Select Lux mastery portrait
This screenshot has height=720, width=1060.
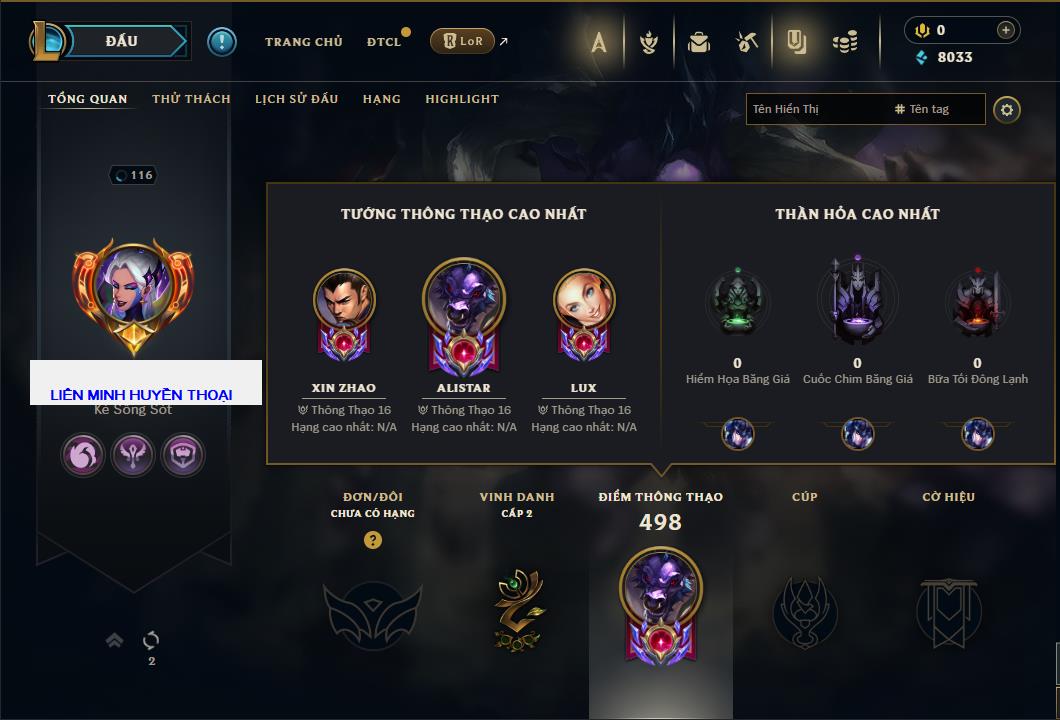[x=584, y=299]
